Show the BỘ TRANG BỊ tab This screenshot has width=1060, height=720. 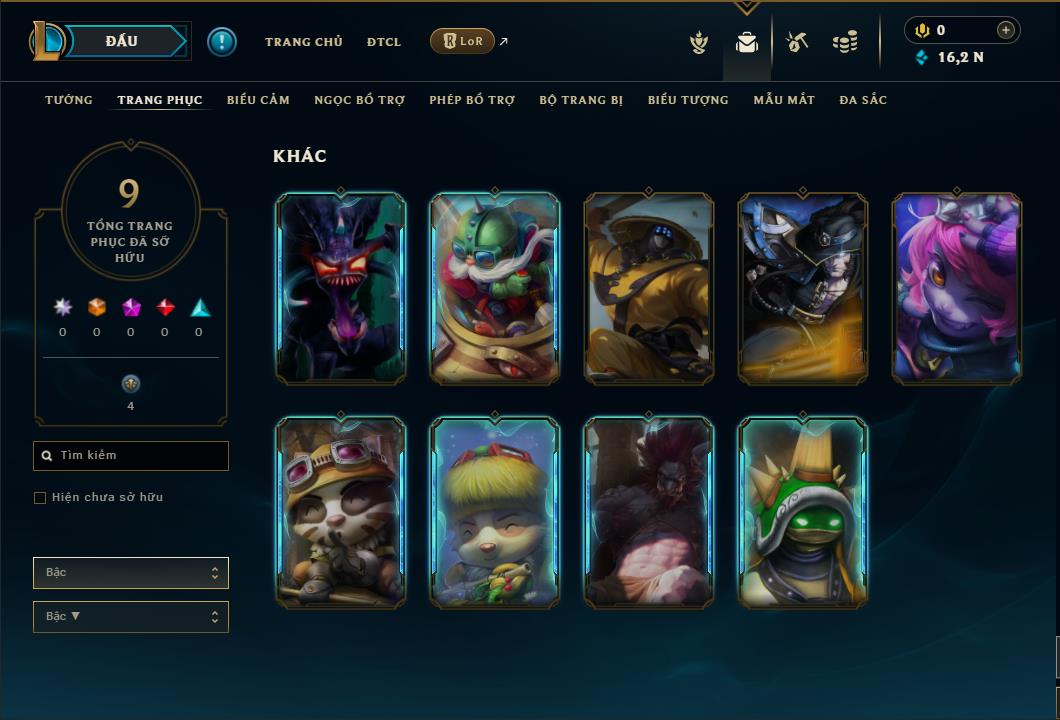click(x=581, y=100)
